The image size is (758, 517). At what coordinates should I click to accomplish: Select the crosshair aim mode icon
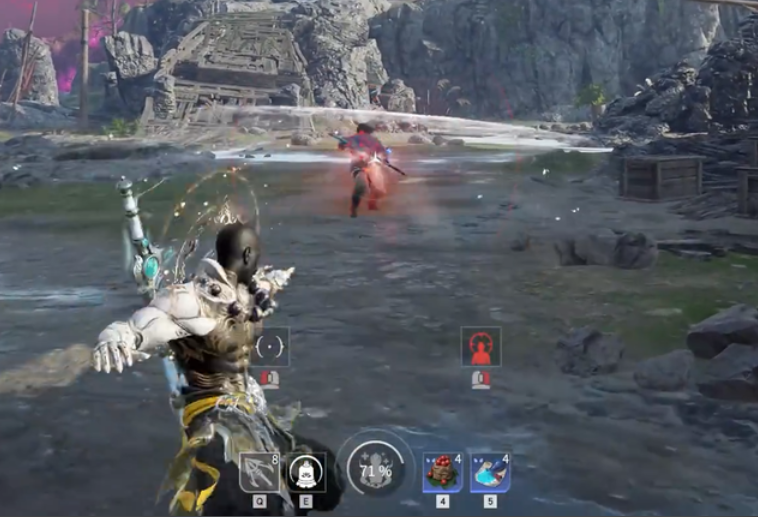coord(269,347)
